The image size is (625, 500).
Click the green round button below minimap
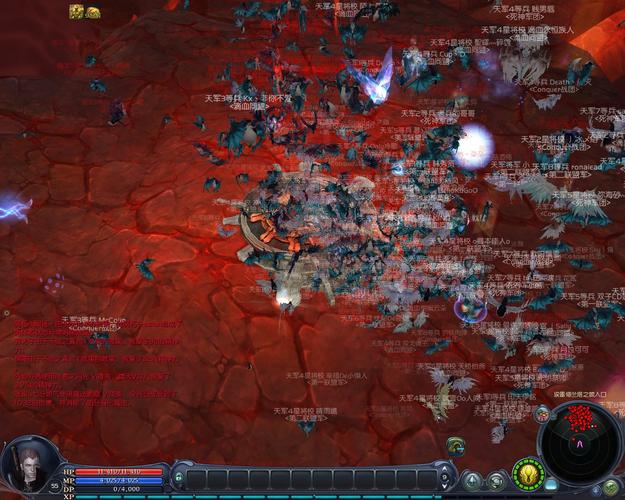[610, 487]
